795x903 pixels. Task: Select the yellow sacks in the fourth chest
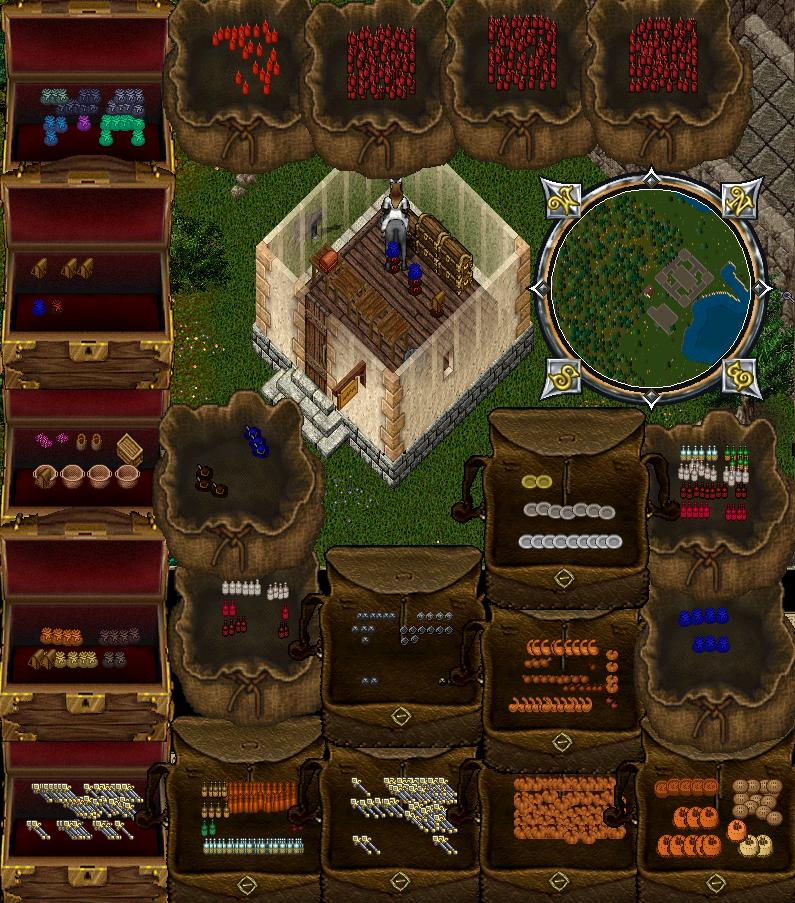click(x=76, y=660)
